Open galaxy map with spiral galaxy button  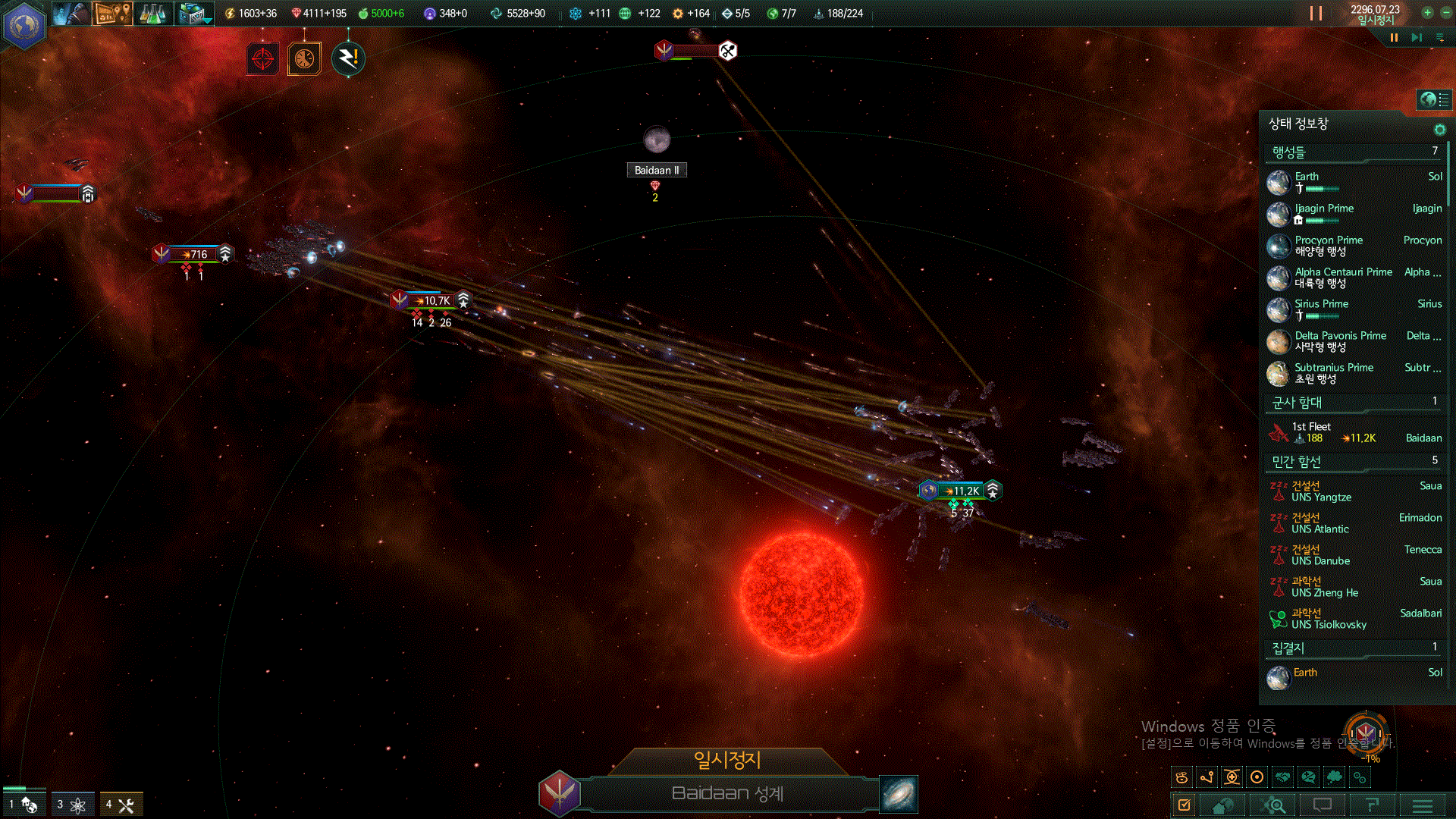pos(899,794)
